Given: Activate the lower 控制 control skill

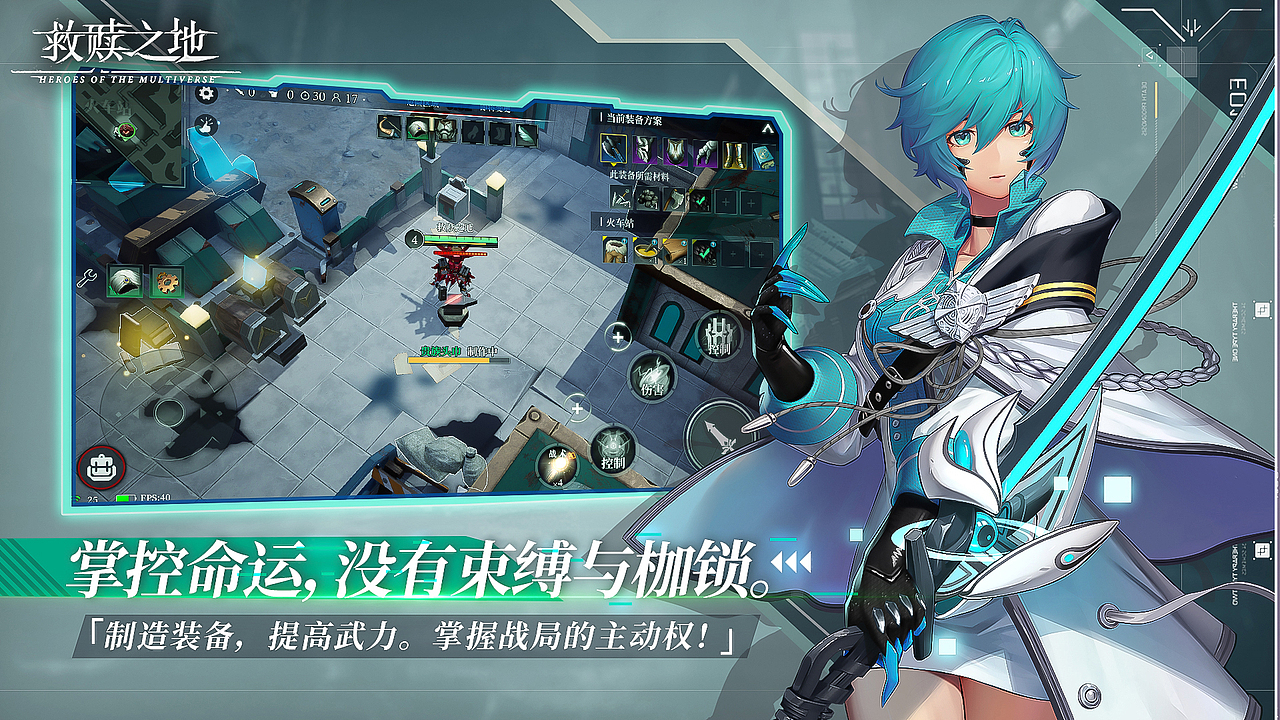Looking at the screenshot, I should [612, 449].
